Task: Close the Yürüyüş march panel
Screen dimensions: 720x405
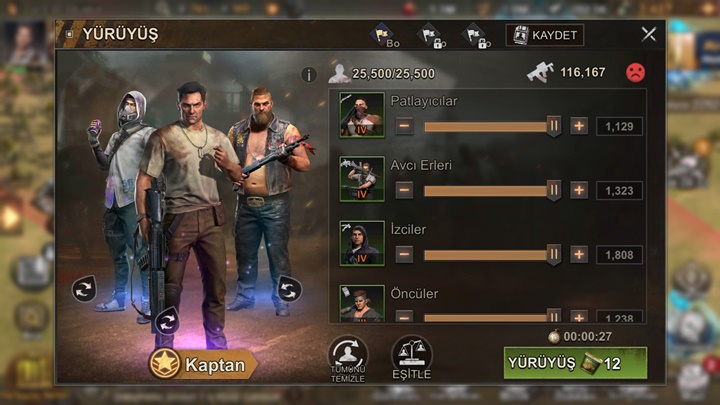Action: (x=648, y=34)
